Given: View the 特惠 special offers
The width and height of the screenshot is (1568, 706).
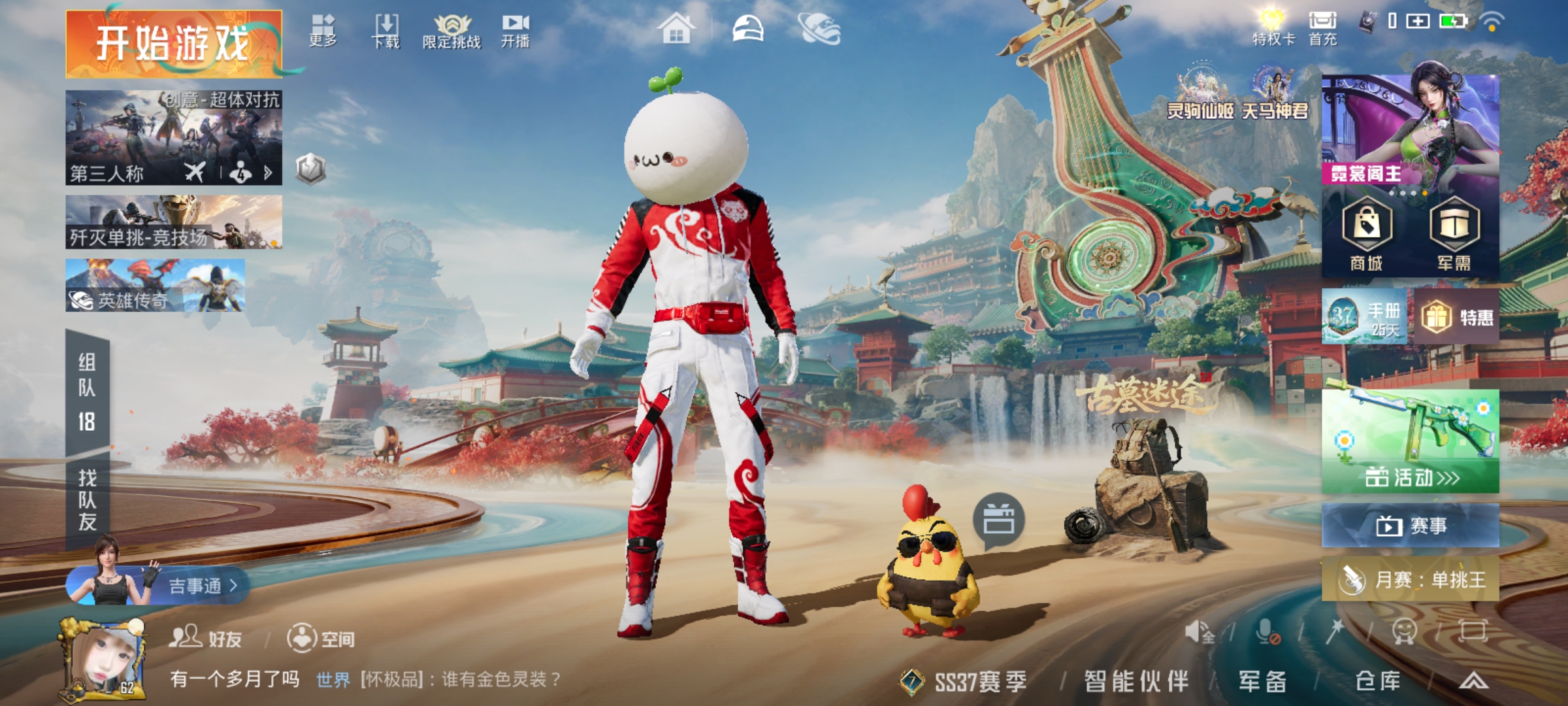Looking at the screenshot, I should click(1457, 318).
